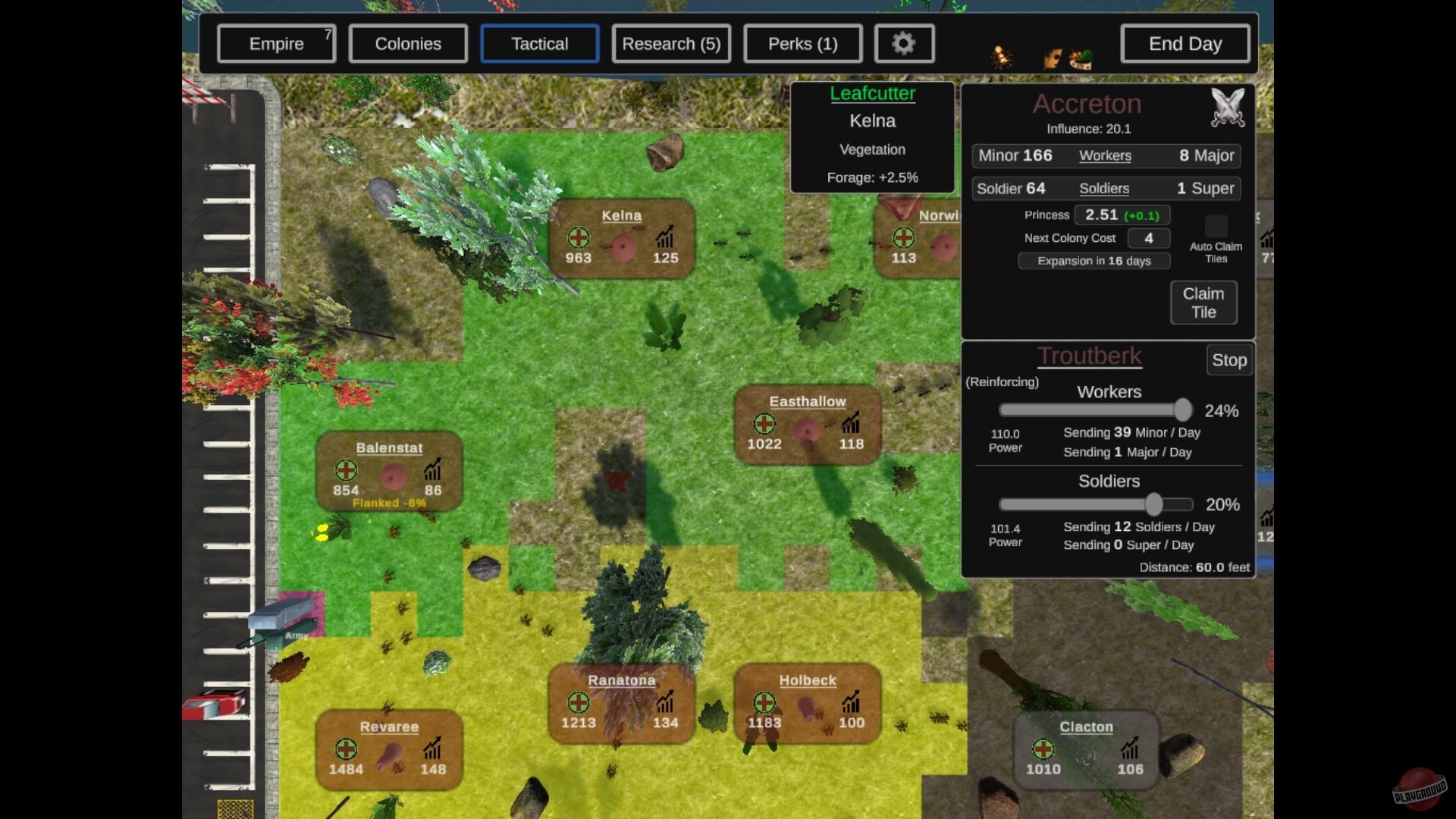The height and width of the screenshot is (819, 1456).
Task: Select the Balenstat colony marker
Action: [391, 470]
